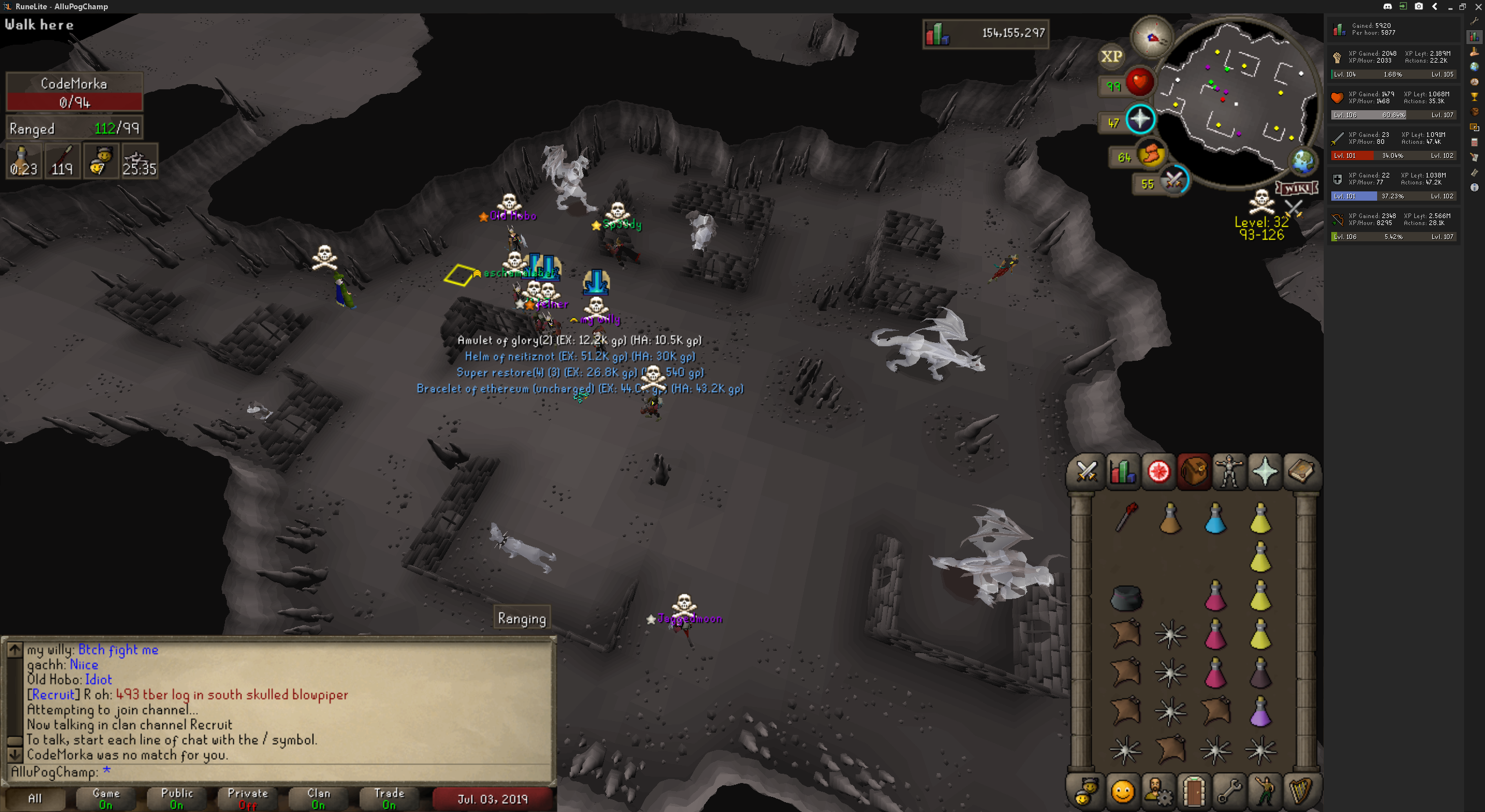Toggle the Quick Prayers orb
1485x812 pixels.
tap(1140, 119)
